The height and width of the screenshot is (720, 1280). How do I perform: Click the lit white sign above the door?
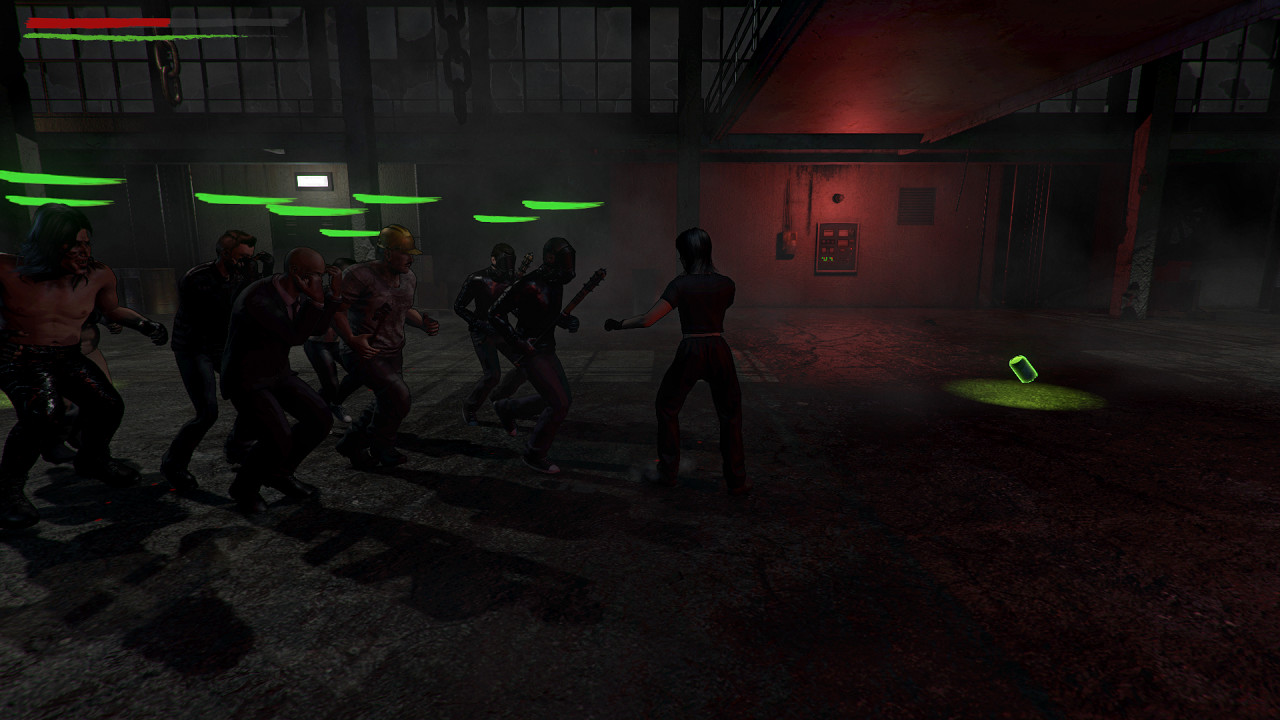click(315, 179)
